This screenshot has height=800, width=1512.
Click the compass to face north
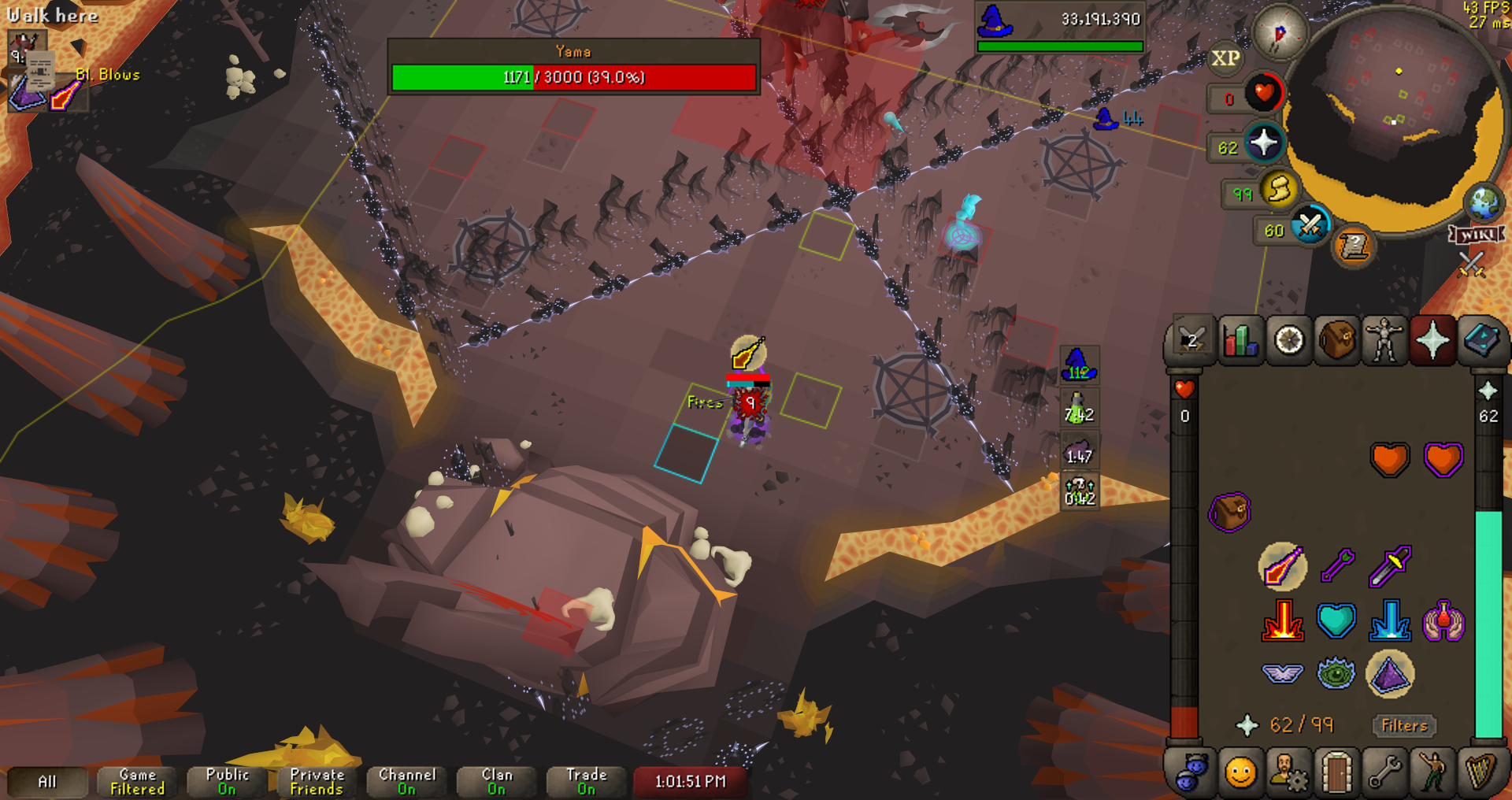1280,33
